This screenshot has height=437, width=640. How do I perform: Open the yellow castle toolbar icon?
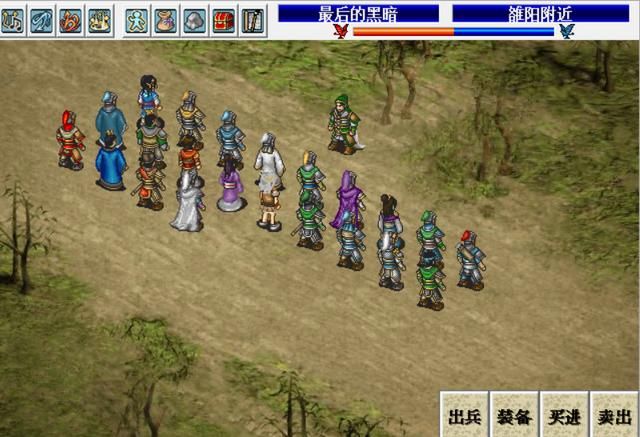click(x=99, y=19)
